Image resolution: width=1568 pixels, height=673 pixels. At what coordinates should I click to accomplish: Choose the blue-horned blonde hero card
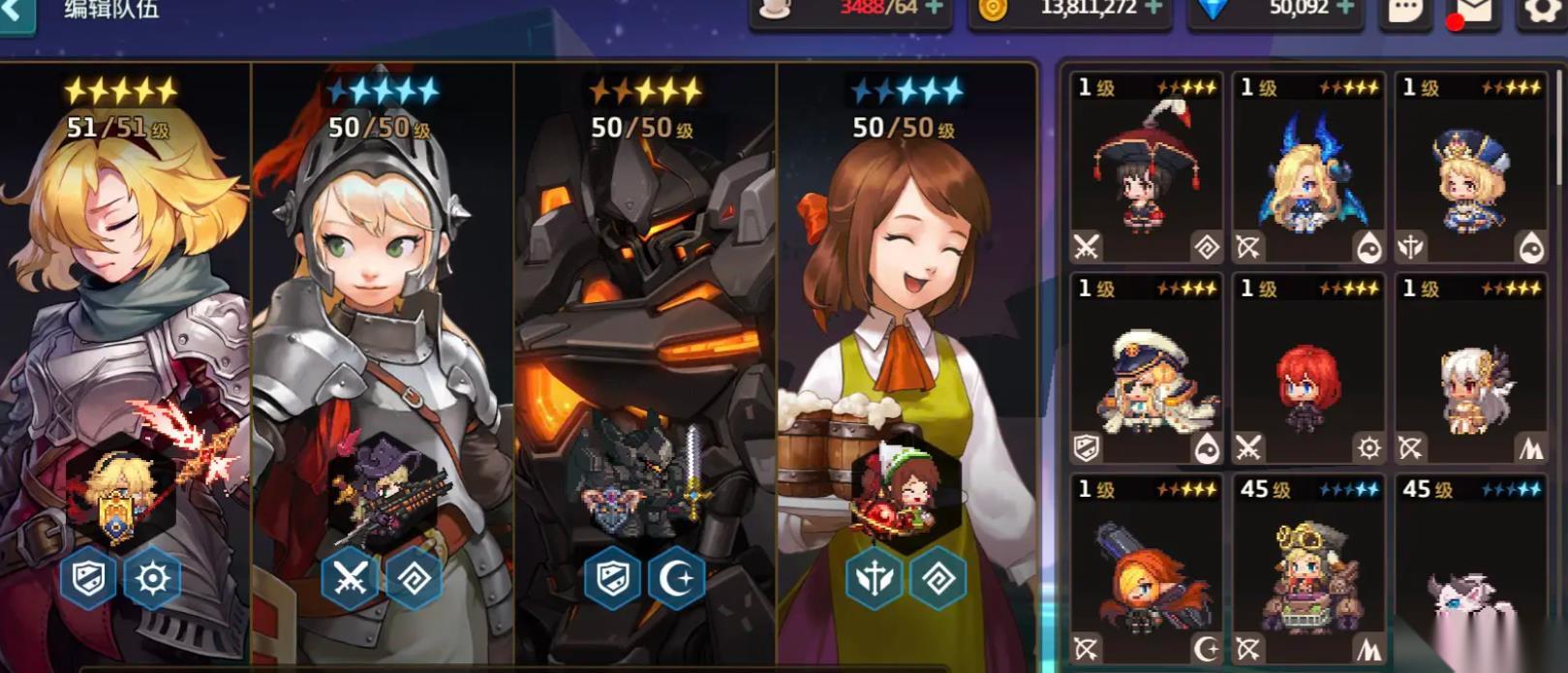point(1307,168)
